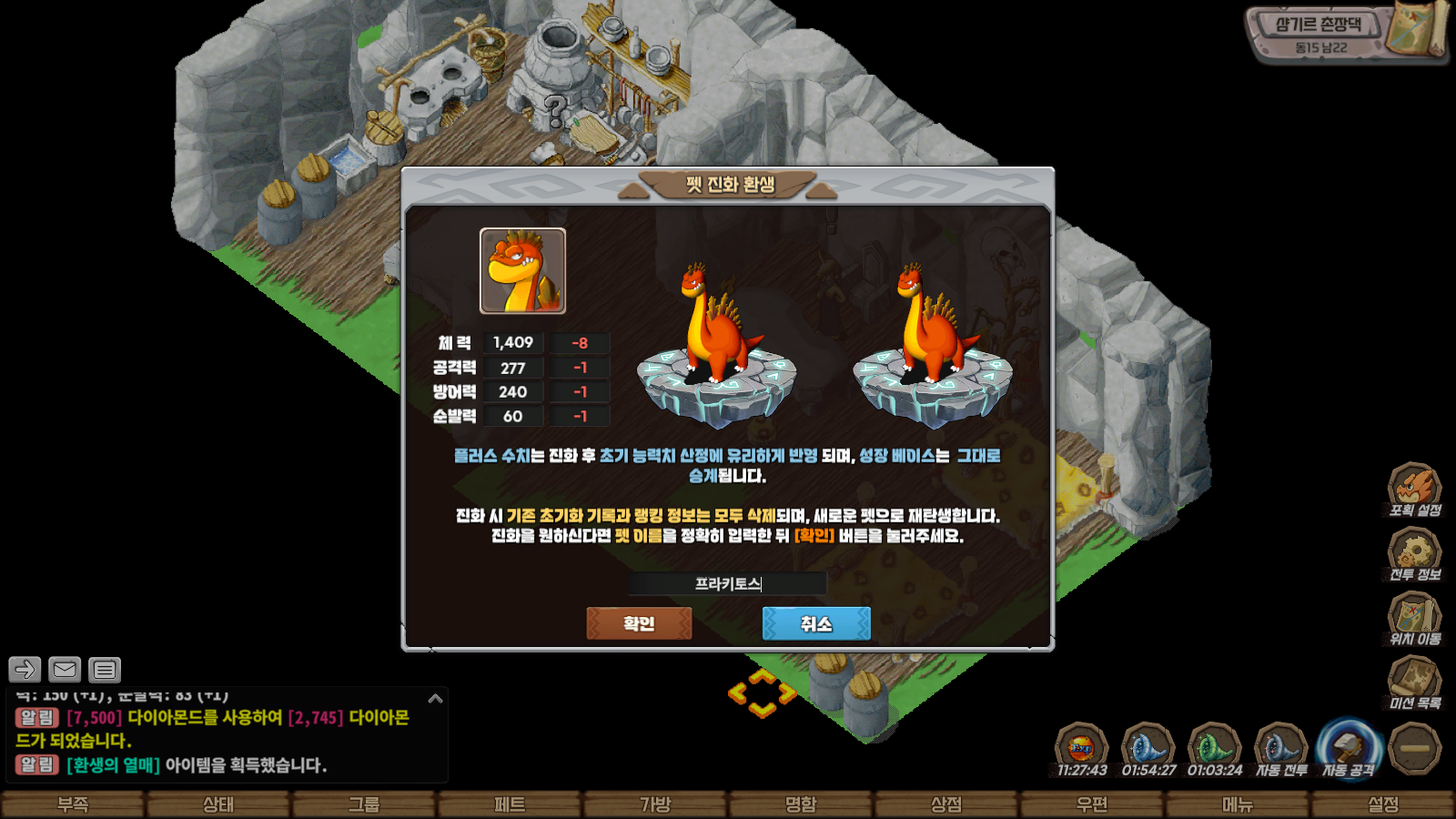Cancel with the blue 취소 button
Screen dimensions: 1456x819
(x=815, y=623)
